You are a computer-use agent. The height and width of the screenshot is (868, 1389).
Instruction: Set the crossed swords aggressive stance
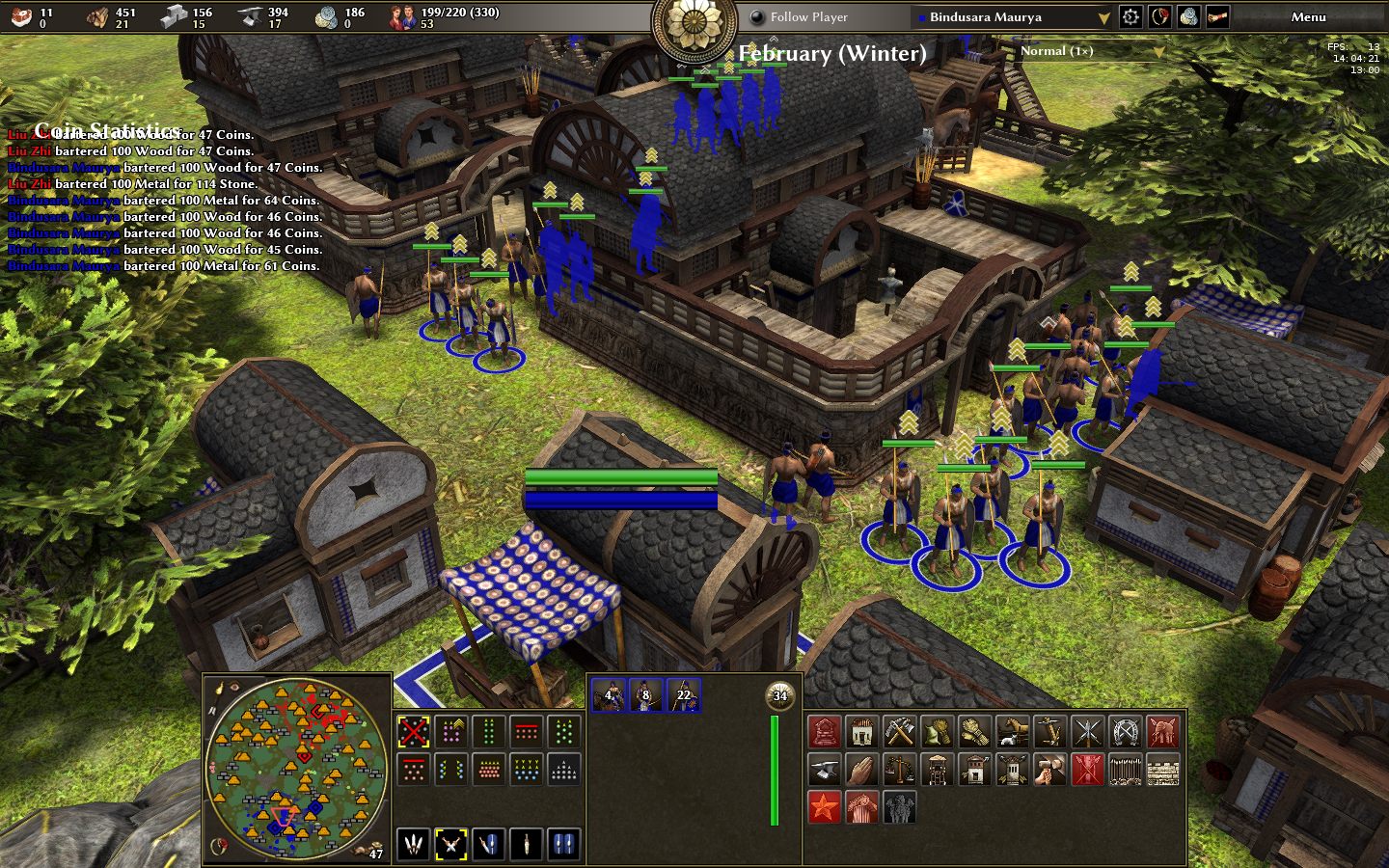click(x=451, y=844)
